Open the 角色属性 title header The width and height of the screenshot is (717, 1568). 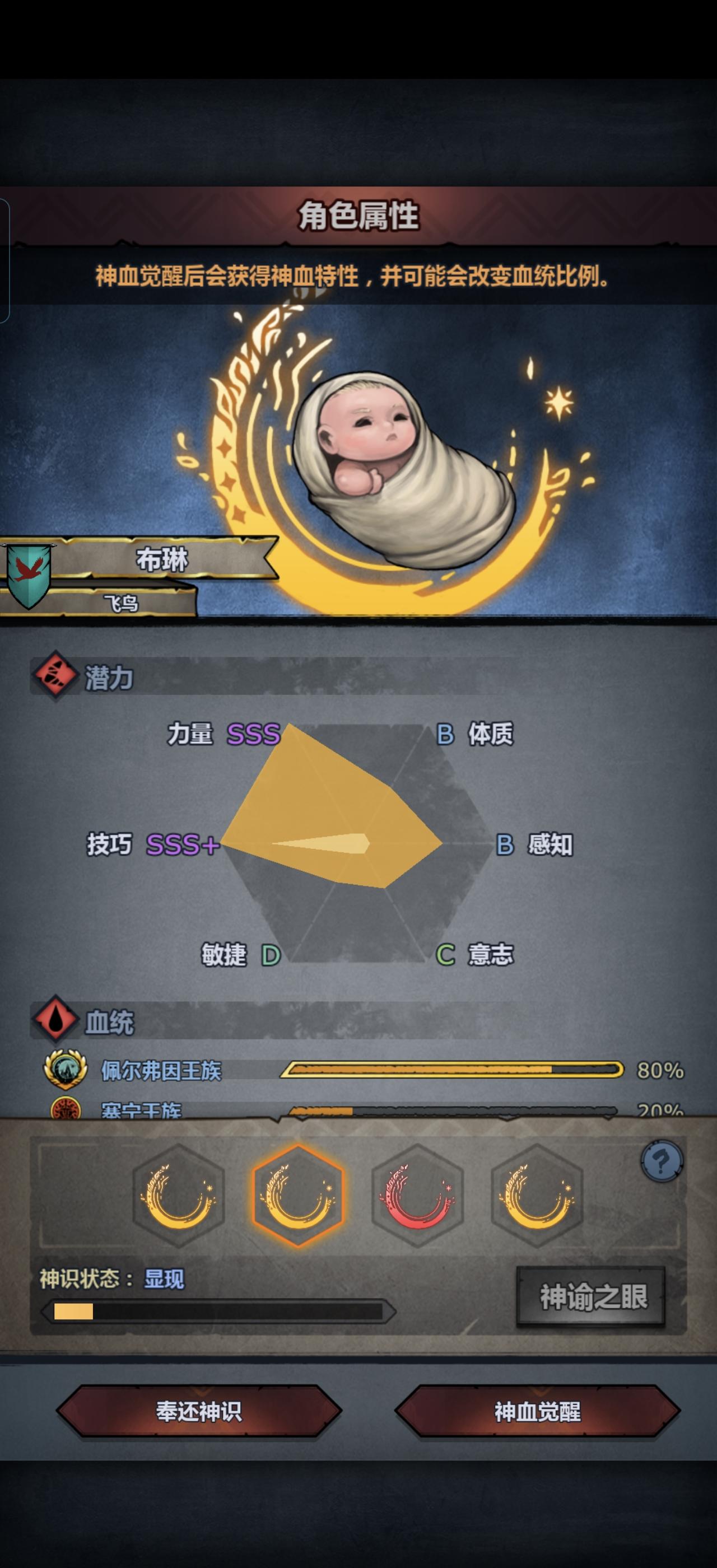click(x=358, y=217)
